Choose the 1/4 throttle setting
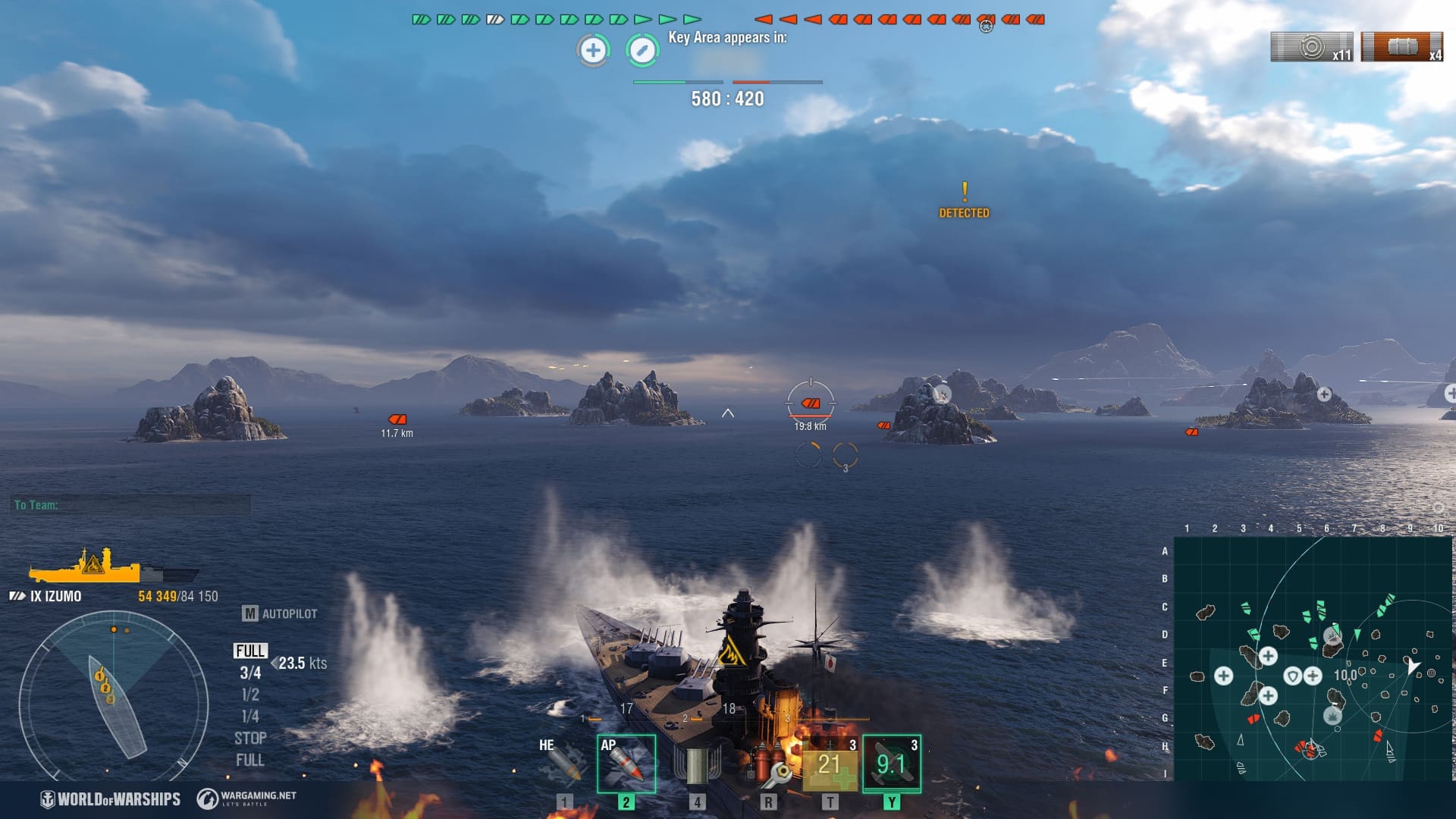The height and width of the screenshot is (819, 1456). point(250,717)
